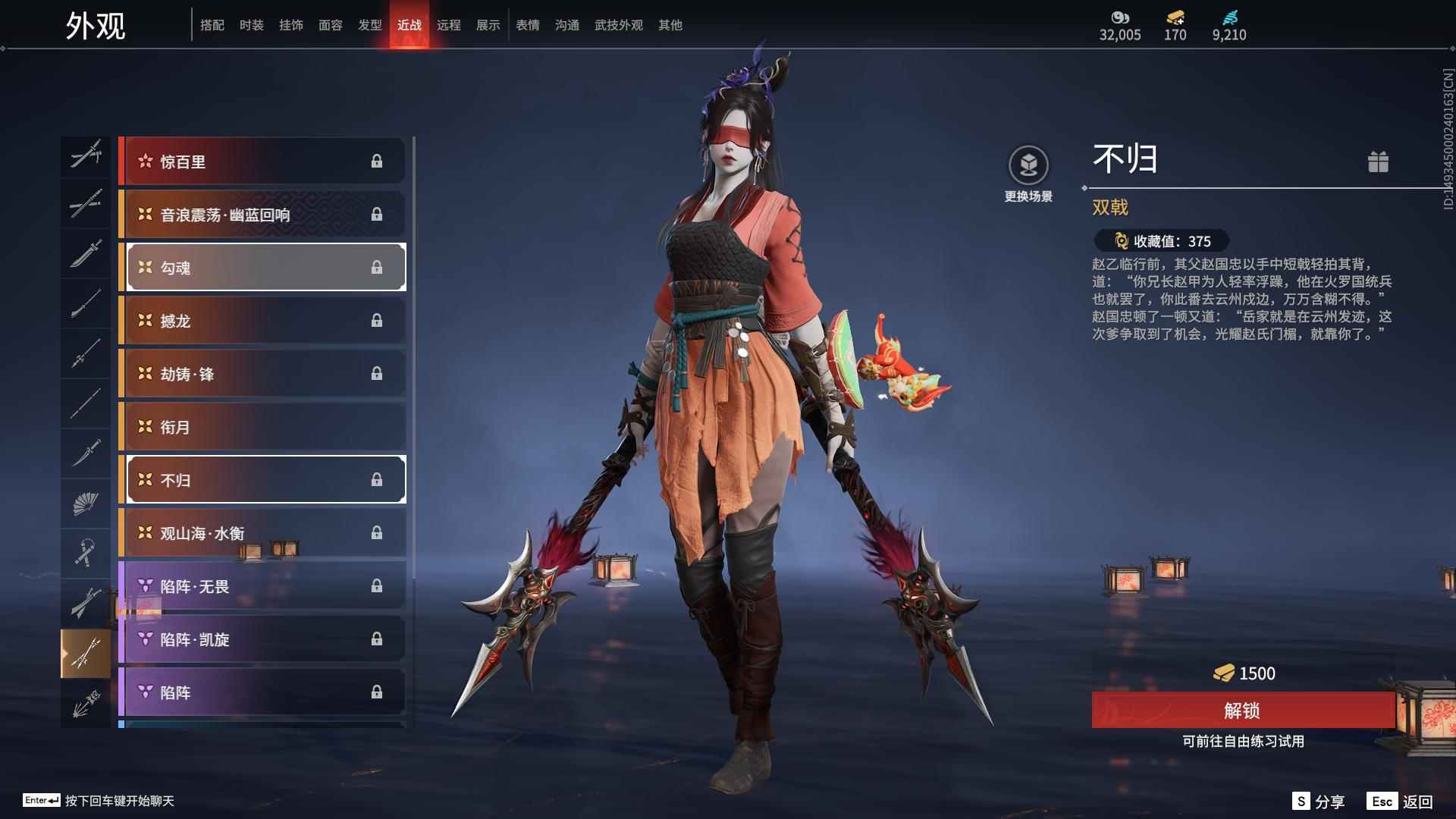The width and height of the screenshot is (1456, 819).
Task: Open the fan weapon skins category
Action: pos(86,502)
